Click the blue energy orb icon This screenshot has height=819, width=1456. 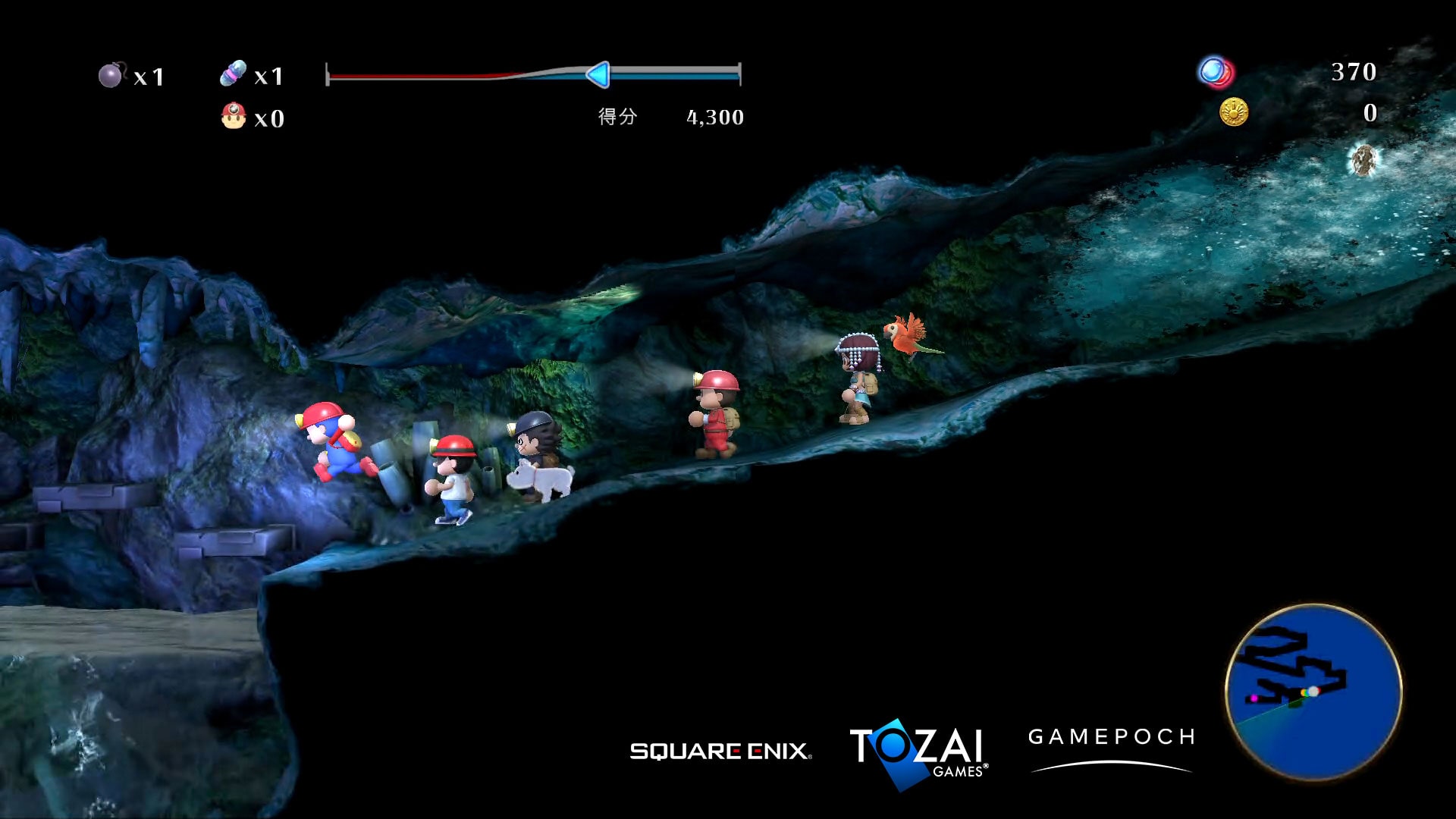pos(1213,72)
